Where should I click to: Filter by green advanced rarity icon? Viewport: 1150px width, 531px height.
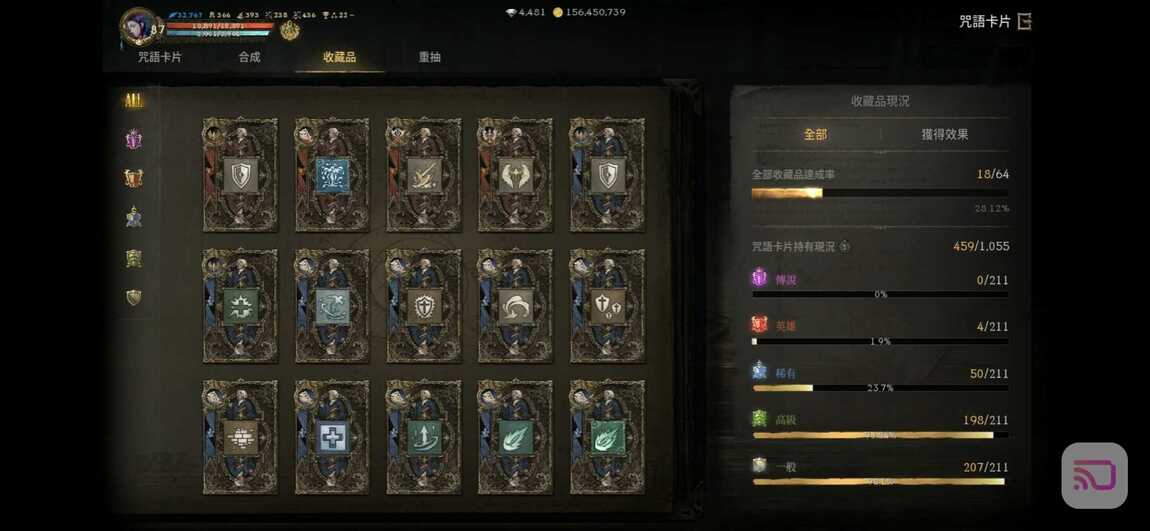[134, 258]
